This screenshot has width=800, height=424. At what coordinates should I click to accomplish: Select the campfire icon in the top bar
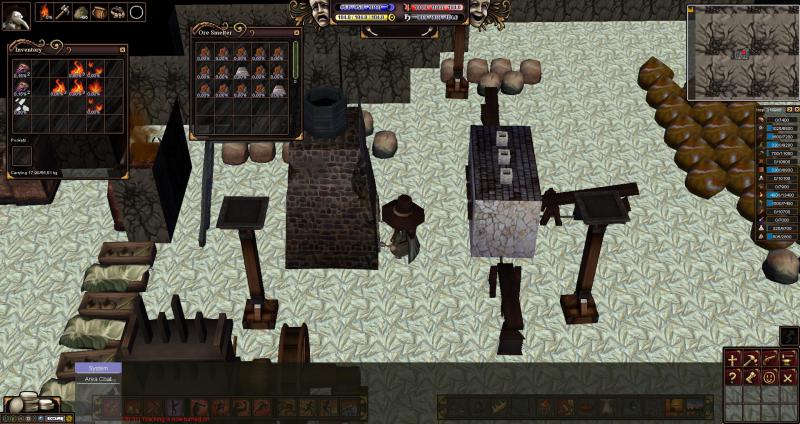point(46,12)
